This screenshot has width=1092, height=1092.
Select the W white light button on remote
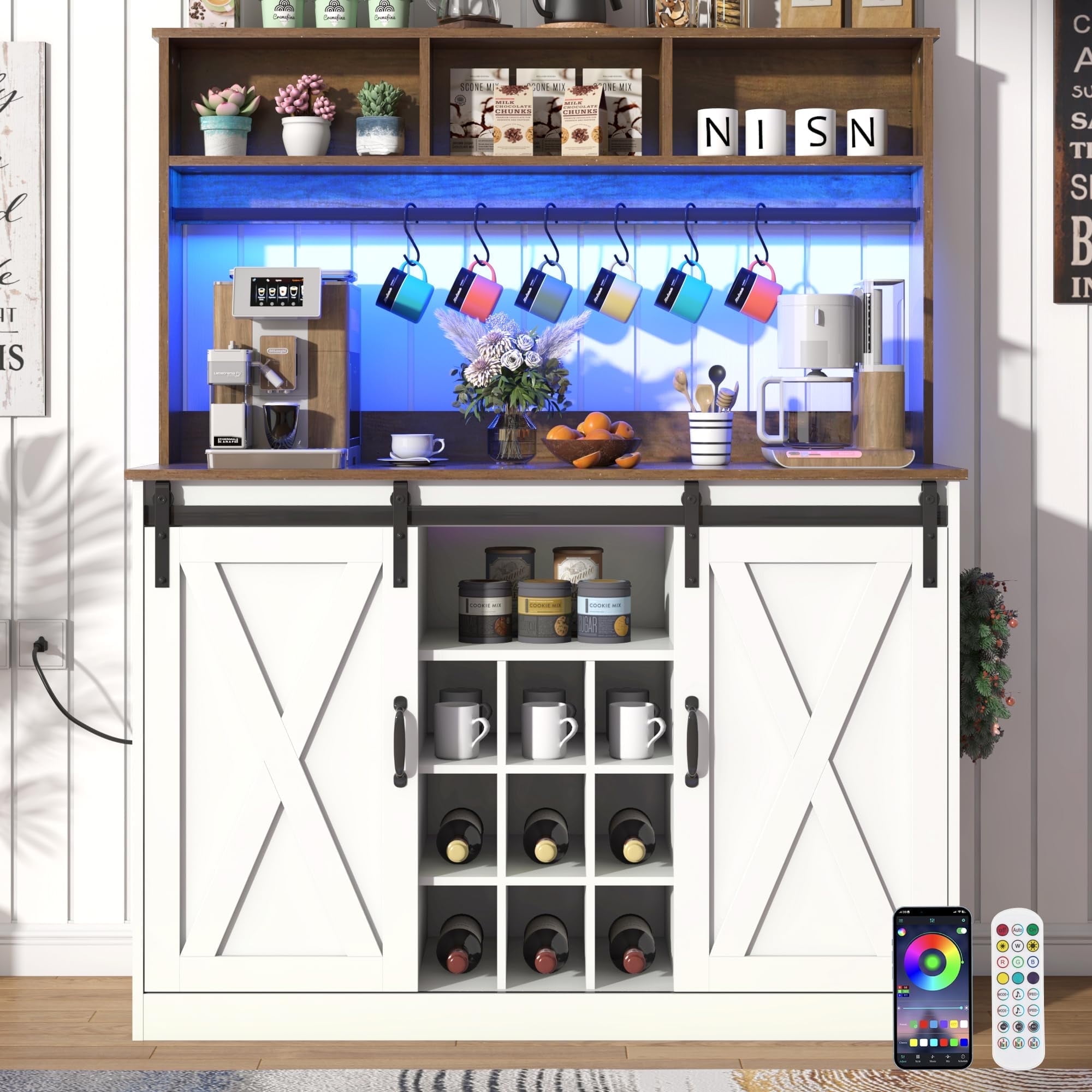coord(1018,947)
